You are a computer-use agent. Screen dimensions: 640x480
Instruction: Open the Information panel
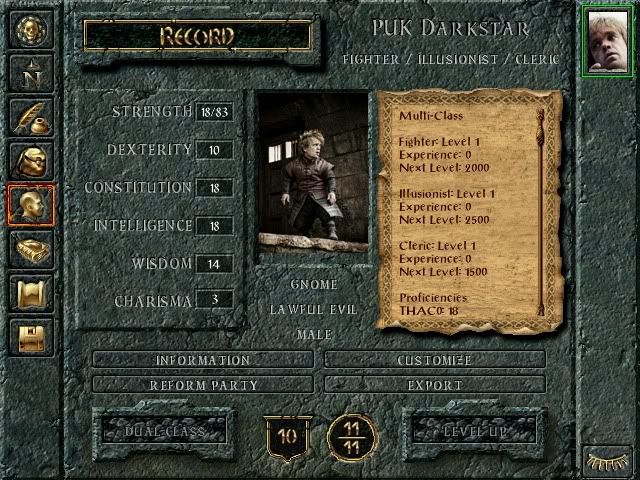pyautogui.click(x=203, y=360)
